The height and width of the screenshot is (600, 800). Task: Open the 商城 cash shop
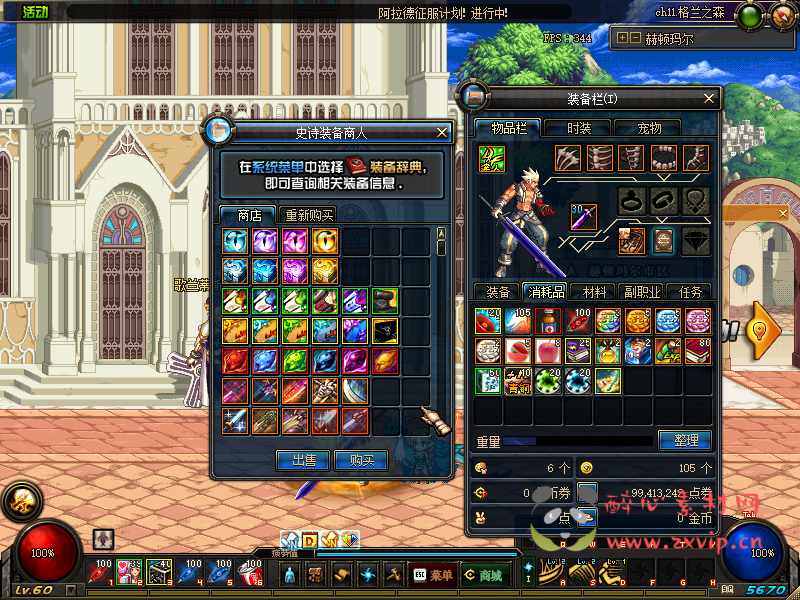483,575
